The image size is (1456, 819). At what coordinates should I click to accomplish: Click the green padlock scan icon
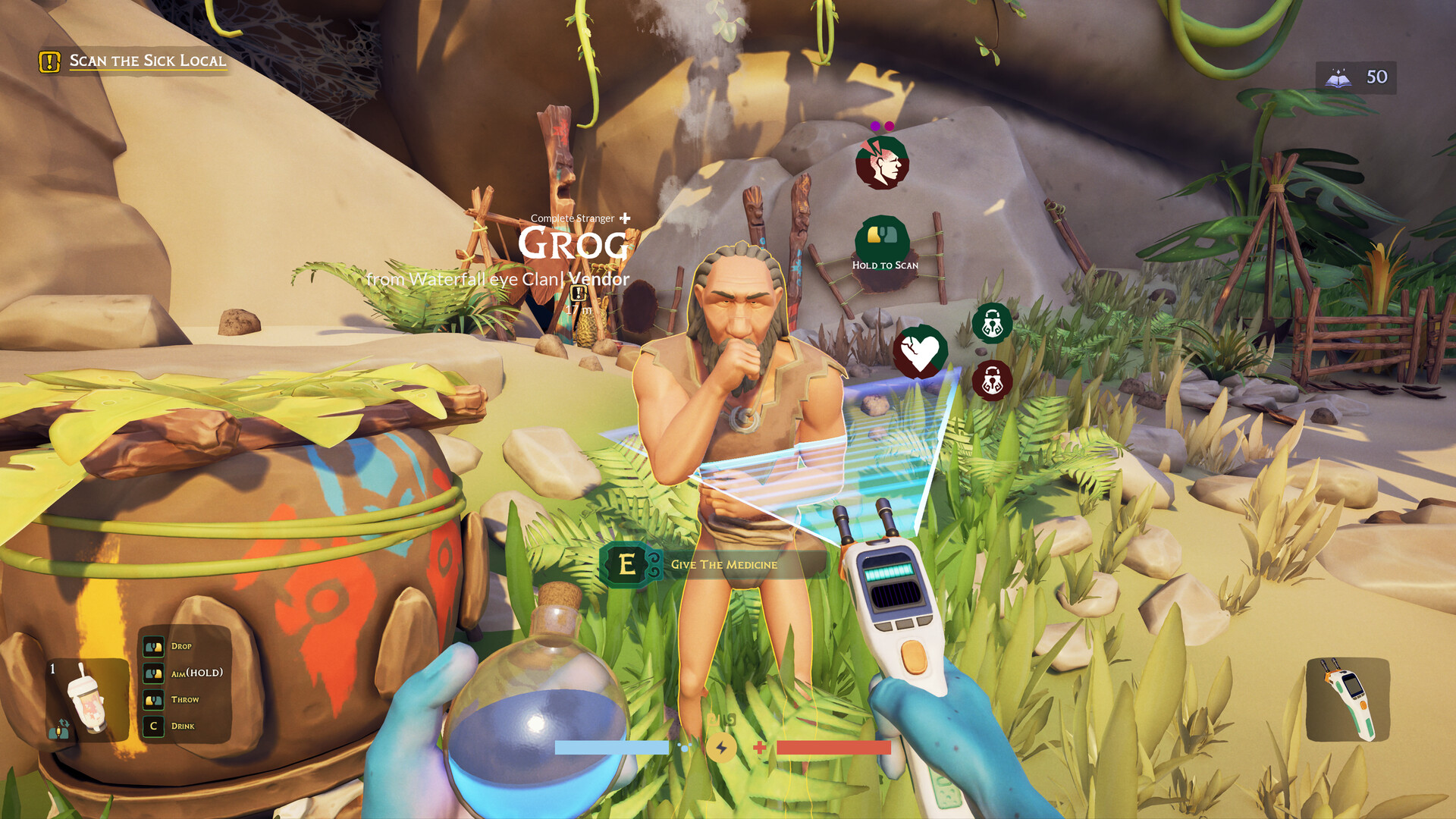(x=992, y=324)
